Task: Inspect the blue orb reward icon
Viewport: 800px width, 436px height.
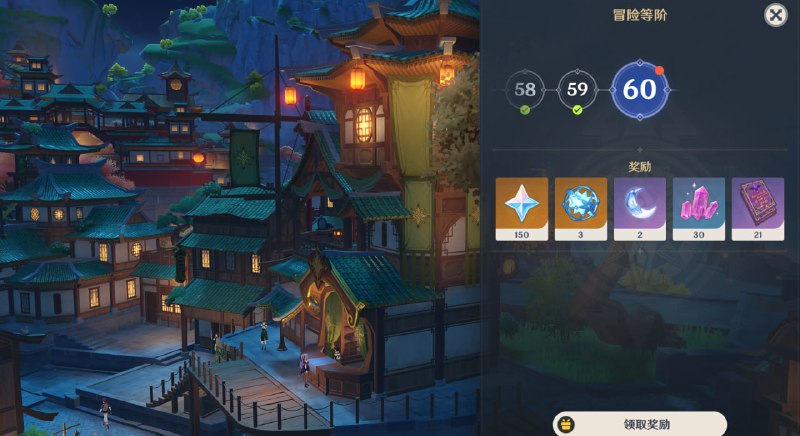Action: [581, 208]
